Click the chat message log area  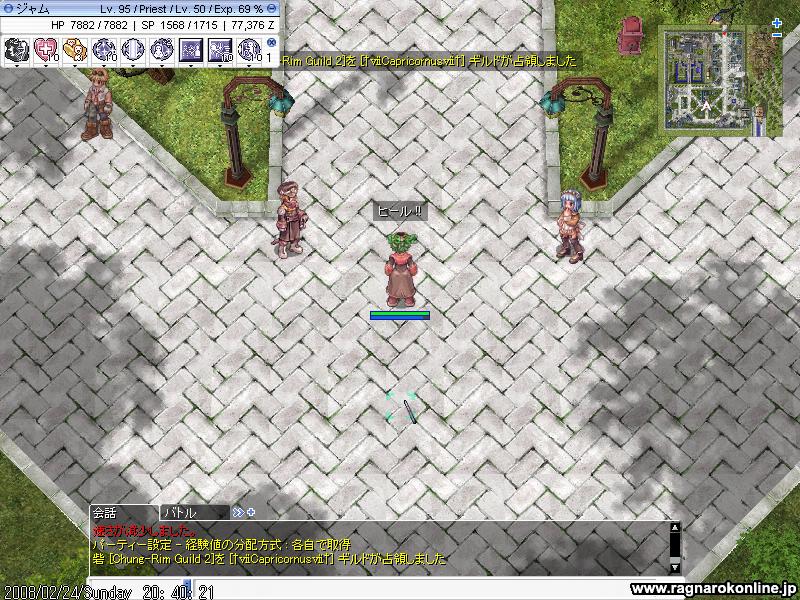coord(380,545)
